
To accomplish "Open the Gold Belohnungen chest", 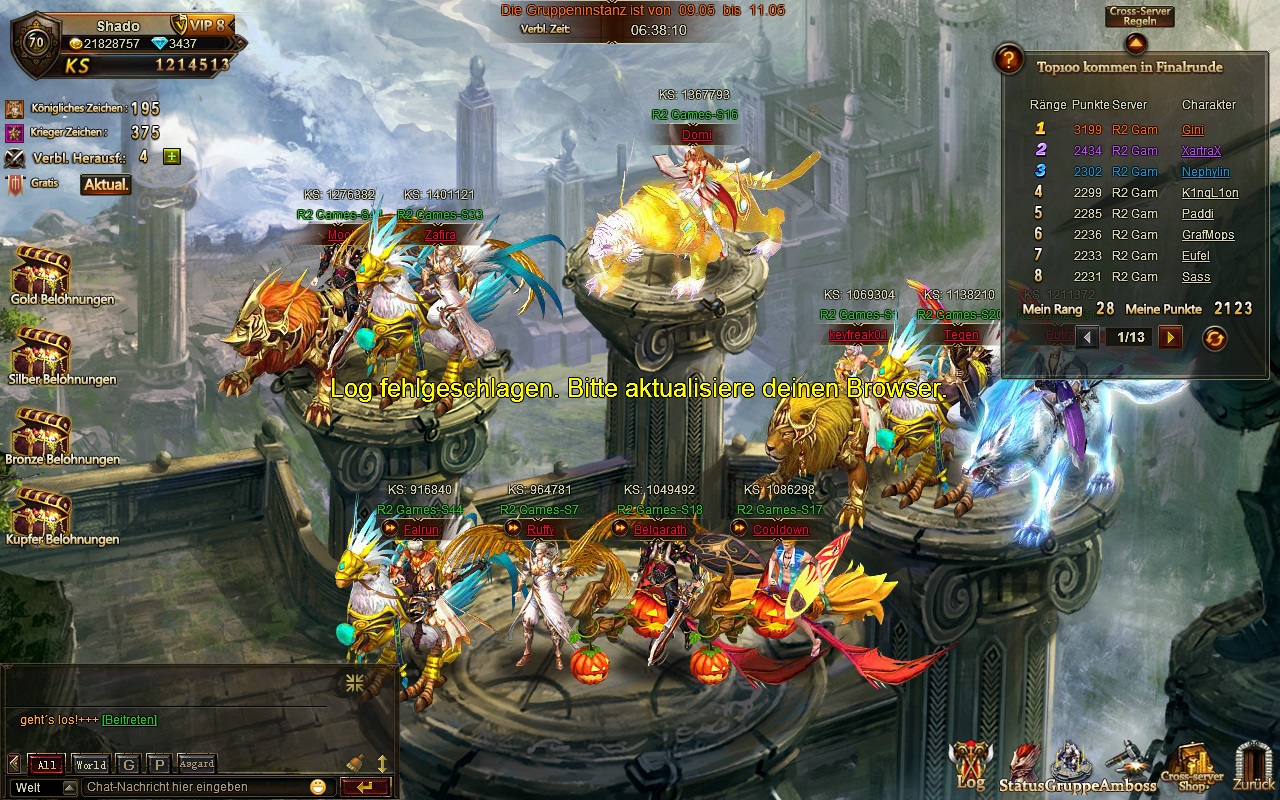I will pos(41,270).
